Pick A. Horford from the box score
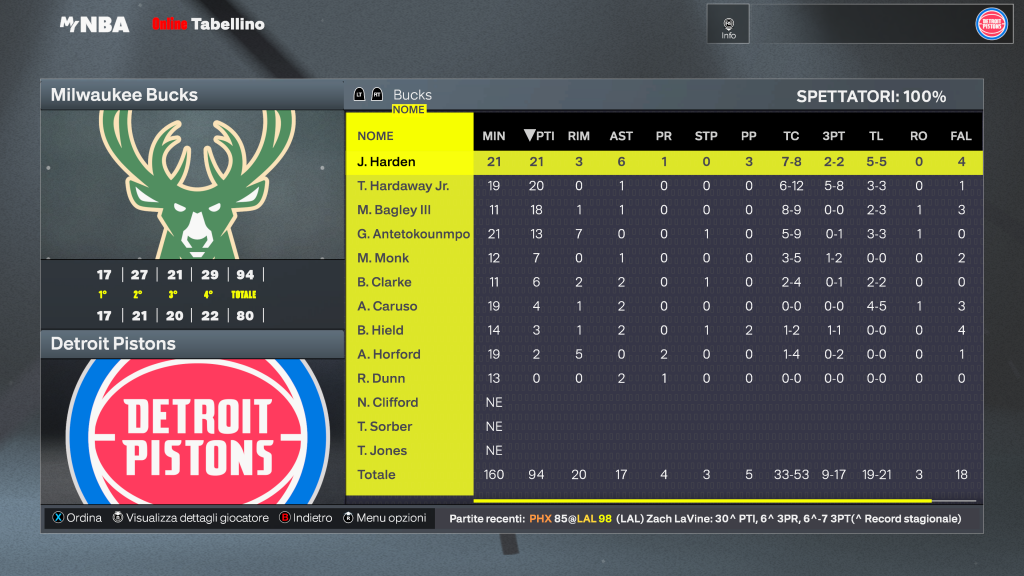The width and height of the screenshot is (1024, 576). click(x=389, y=354)
